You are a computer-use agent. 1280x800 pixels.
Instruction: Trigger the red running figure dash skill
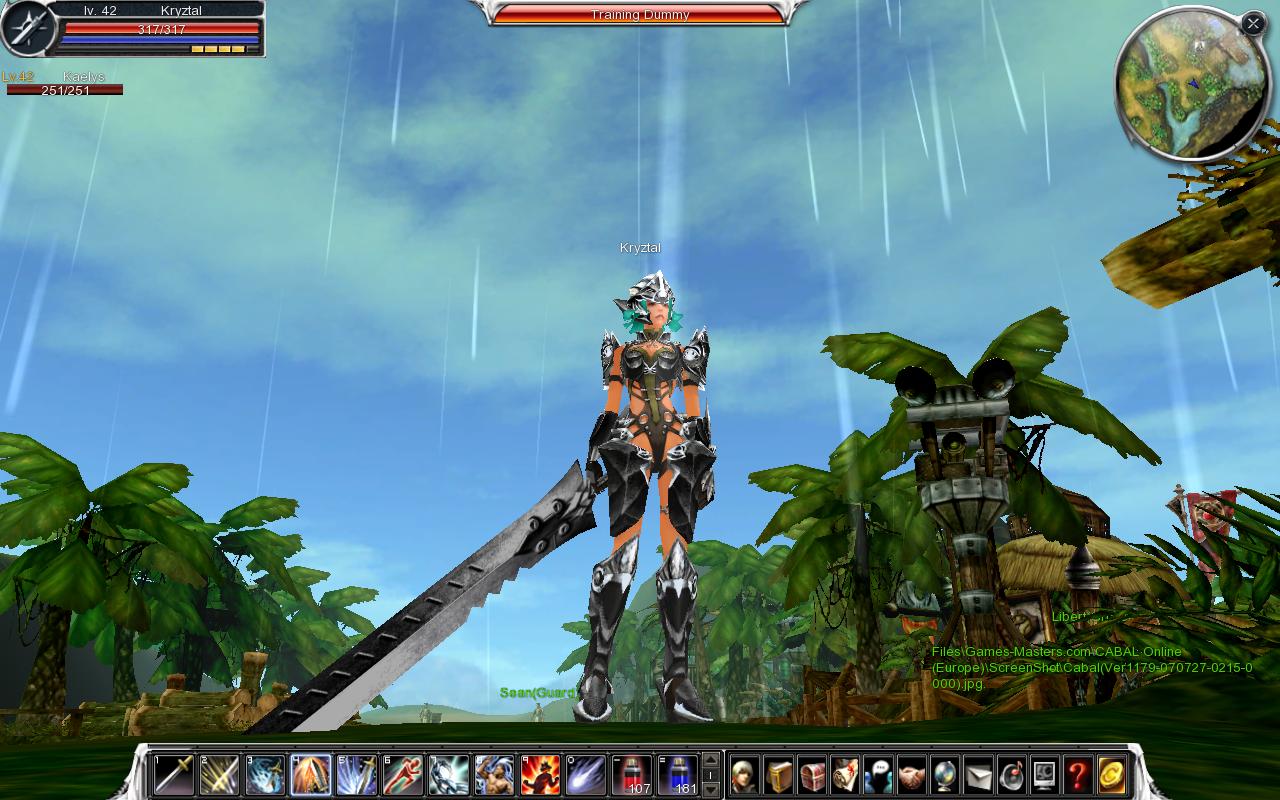402,775
